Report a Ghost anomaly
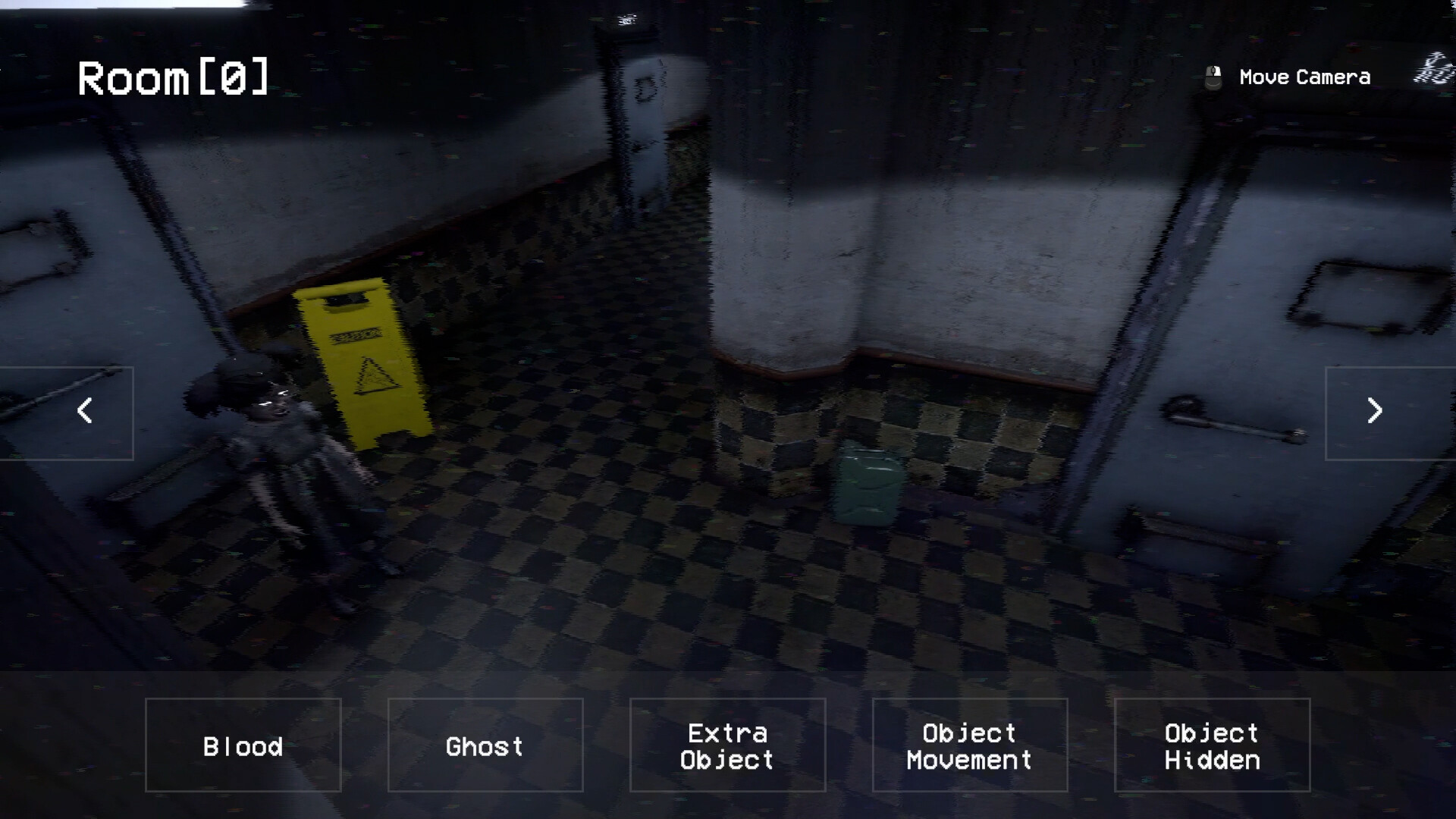Viewport: 1456px width, 819px height. pos(485,745)
